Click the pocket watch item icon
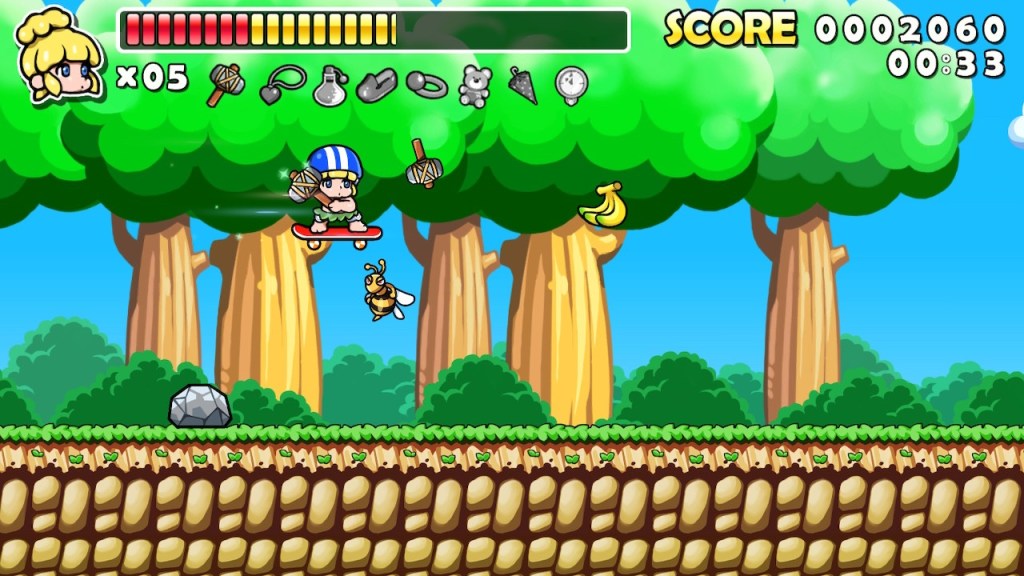1024x576 pixels. pos(571,85)
